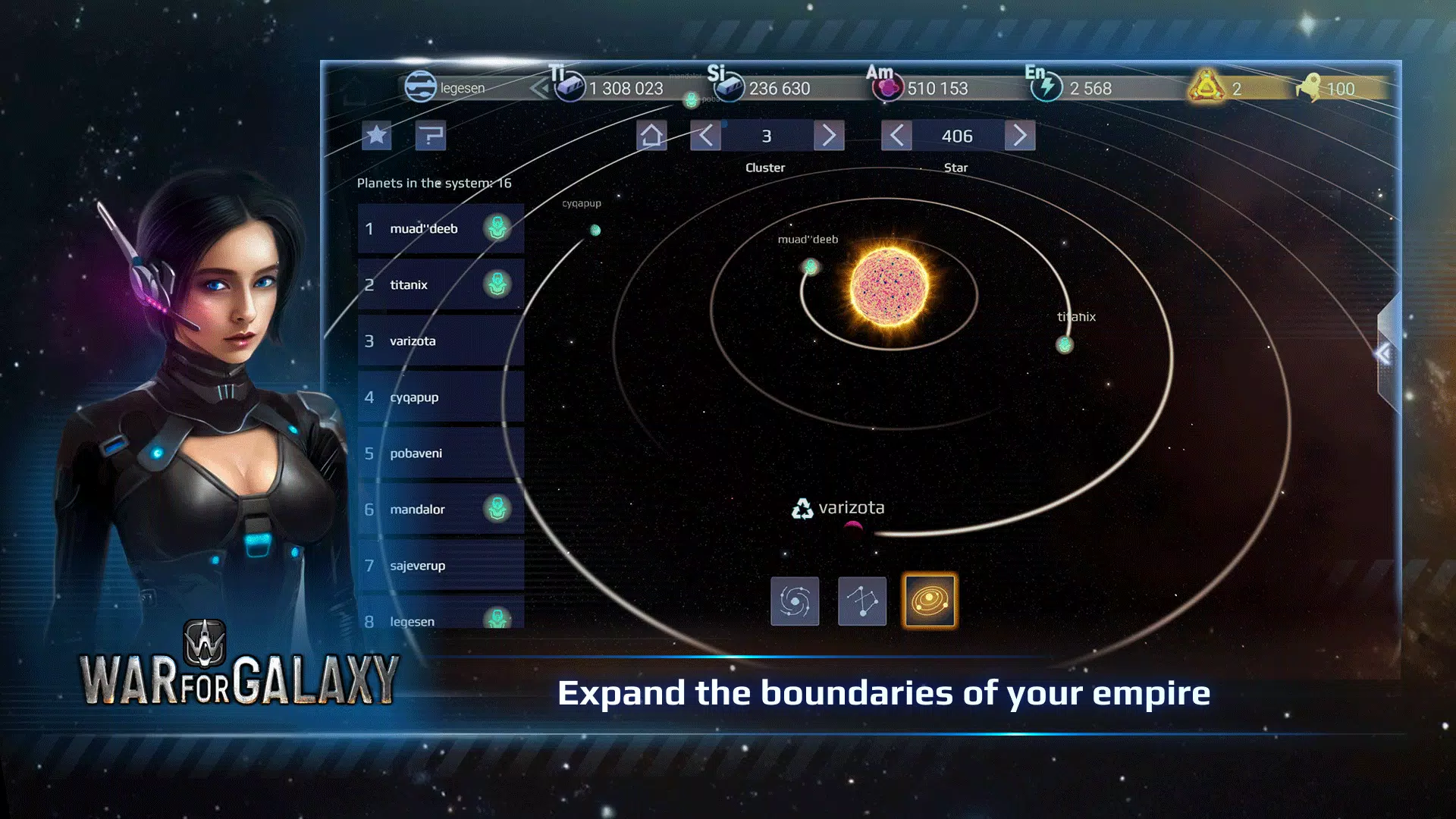Click the Ti titanium resource icon
The height and width of the screenshot is (819, 1456).
coord(571,87)
